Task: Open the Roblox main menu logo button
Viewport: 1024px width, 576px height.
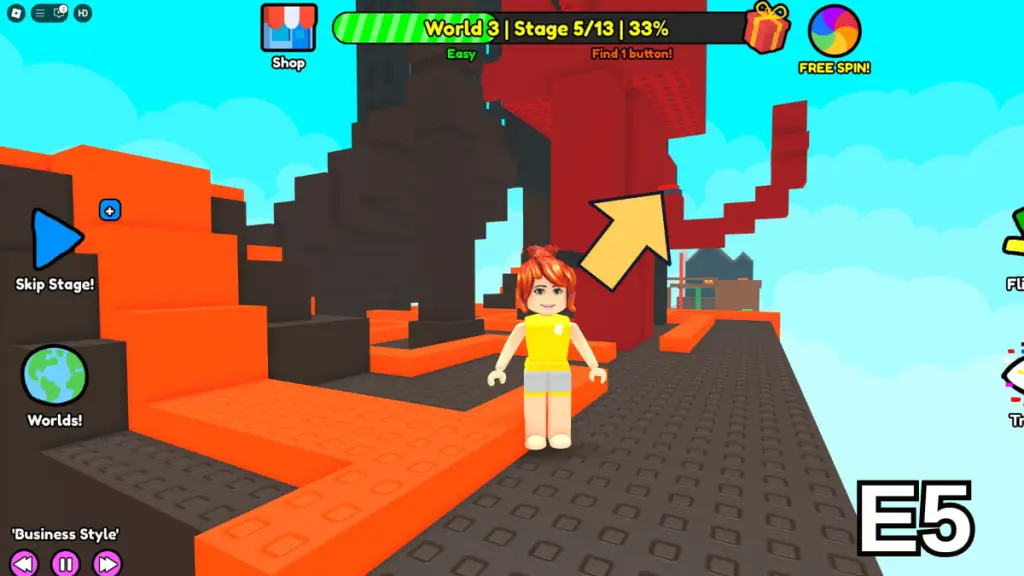Action: [x=16, y=13]
